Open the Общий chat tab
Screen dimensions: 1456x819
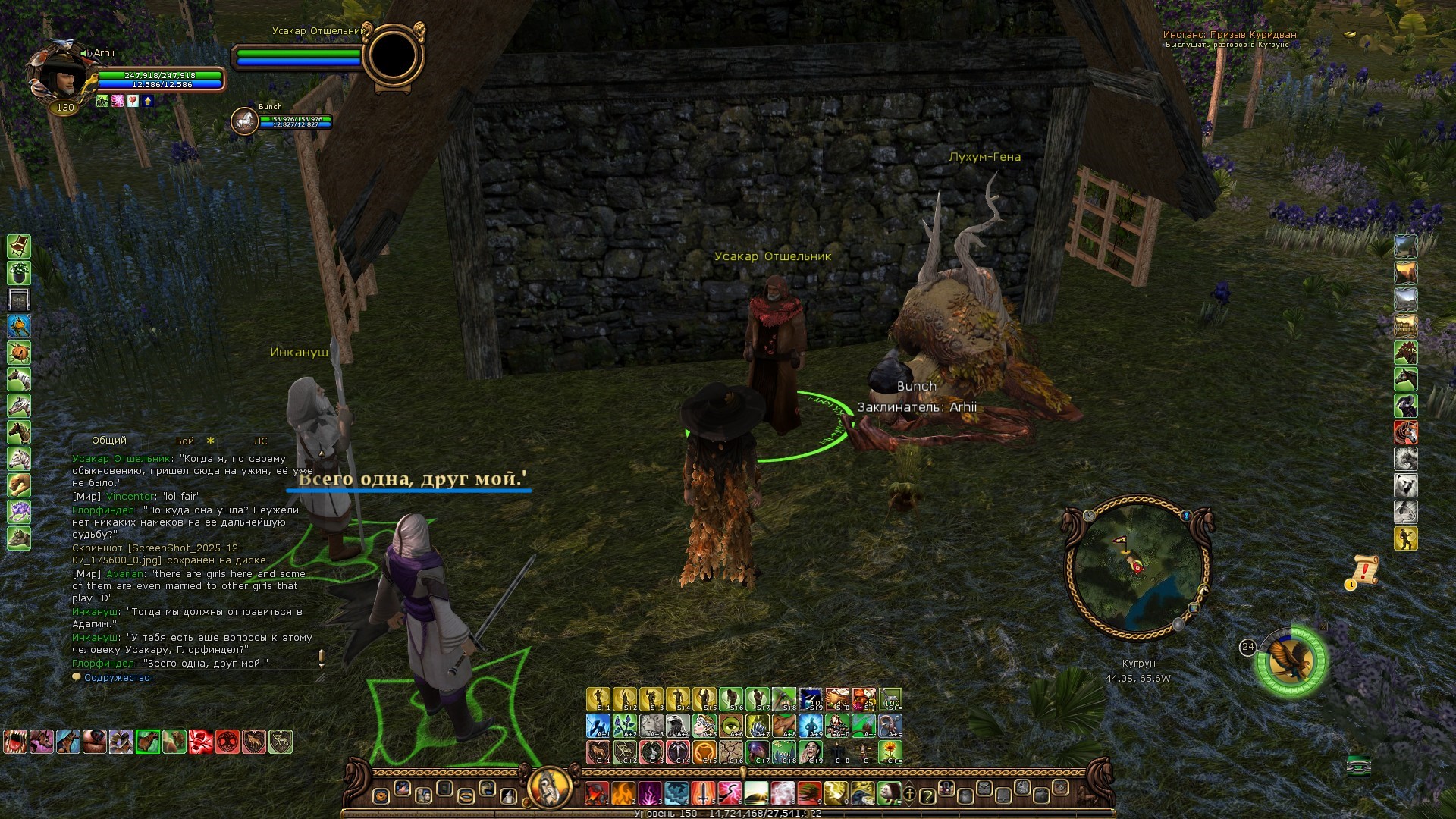click(109, 441)
